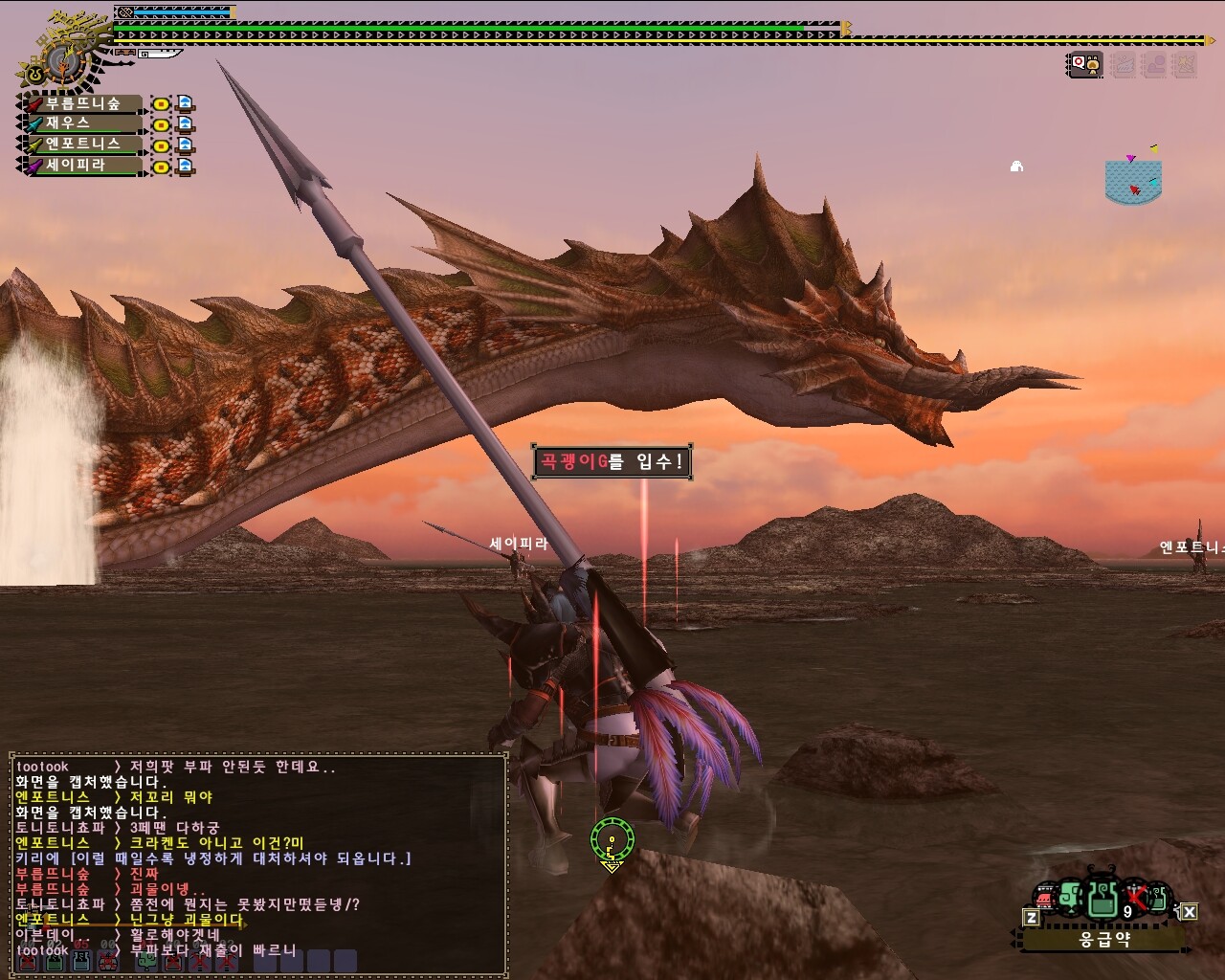
Task: Select party member 부릅뜨니숲 in the party list
Action: point(83,103)
